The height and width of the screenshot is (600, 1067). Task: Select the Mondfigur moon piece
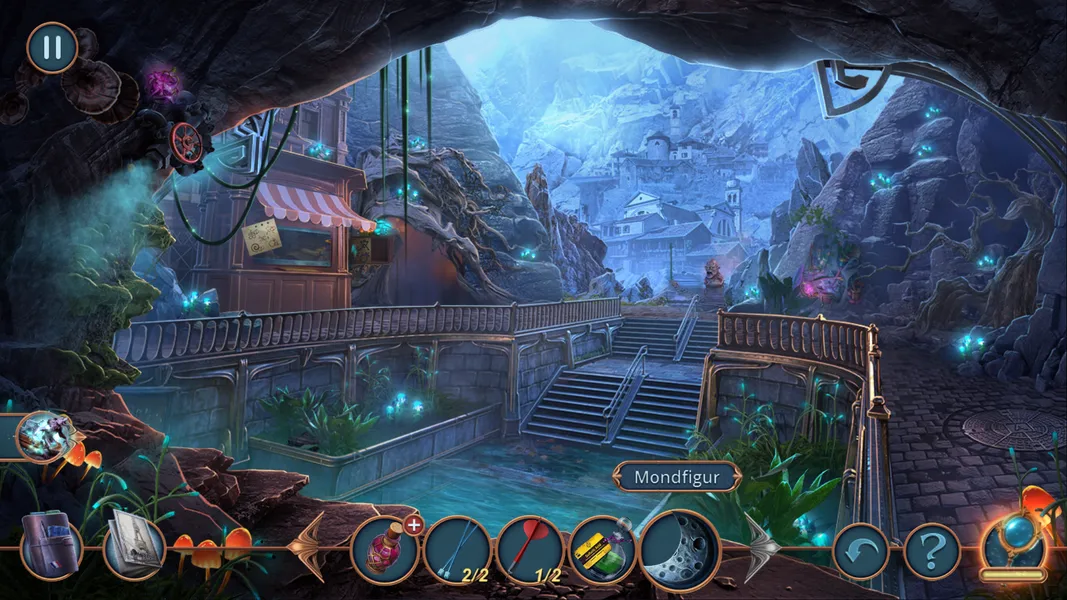tap(678, 548)
